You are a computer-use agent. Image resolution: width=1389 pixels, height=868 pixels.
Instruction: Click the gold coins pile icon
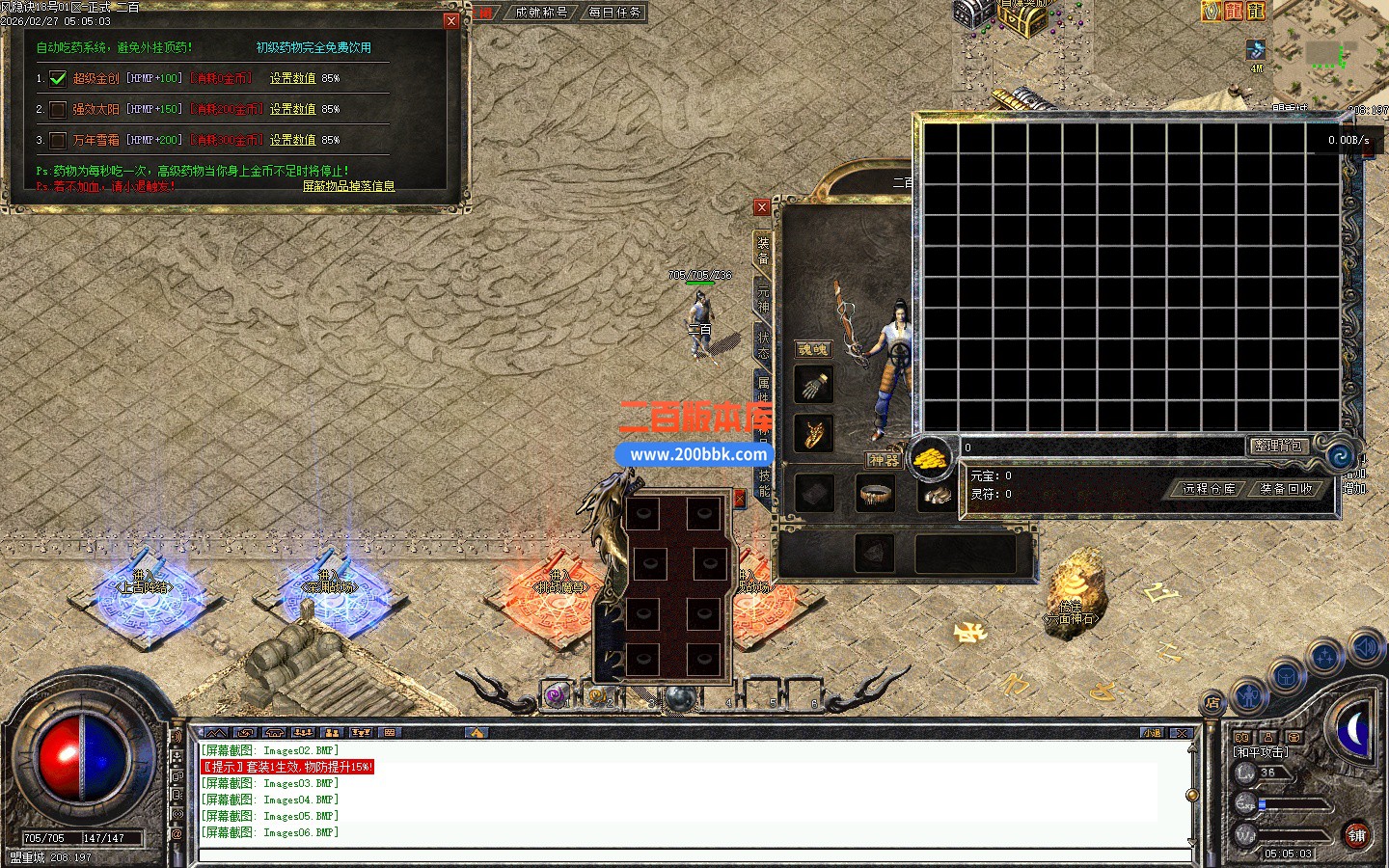coord(931,457)
